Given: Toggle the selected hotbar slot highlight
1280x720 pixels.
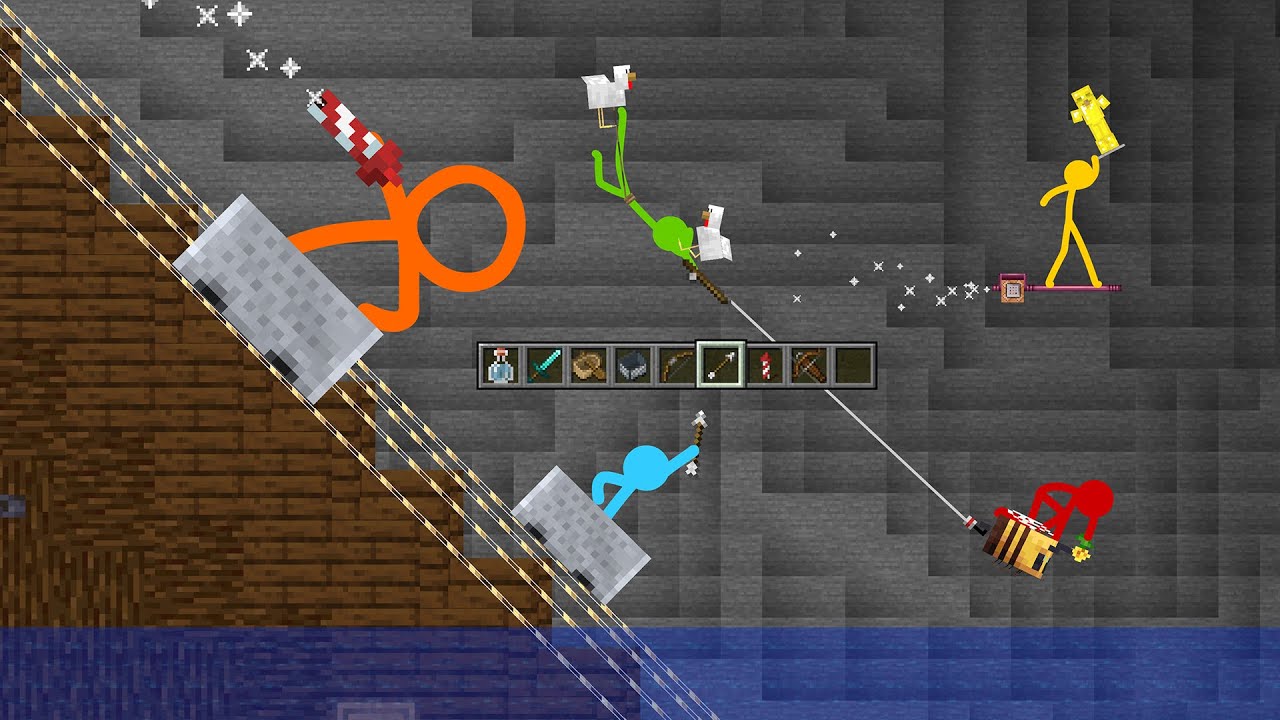Looking at the screenshot, I should click(x=719, y=366).
